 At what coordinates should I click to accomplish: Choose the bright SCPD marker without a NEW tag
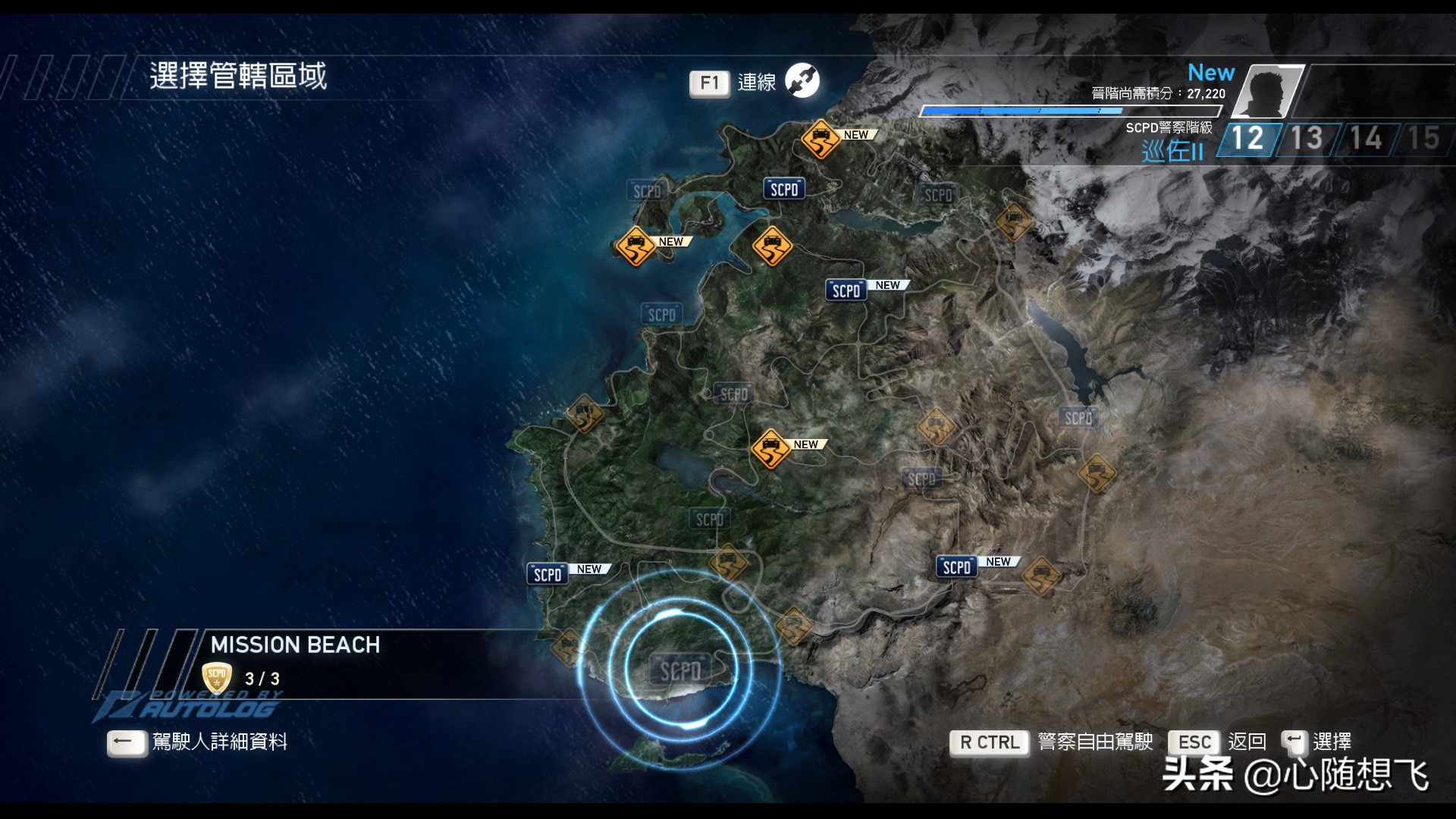784,189
